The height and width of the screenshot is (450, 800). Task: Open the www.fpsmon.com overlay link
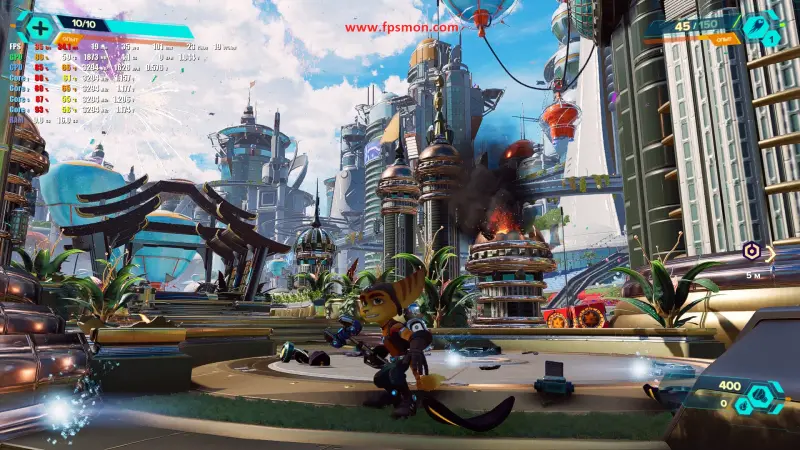(x=401, y=27)
